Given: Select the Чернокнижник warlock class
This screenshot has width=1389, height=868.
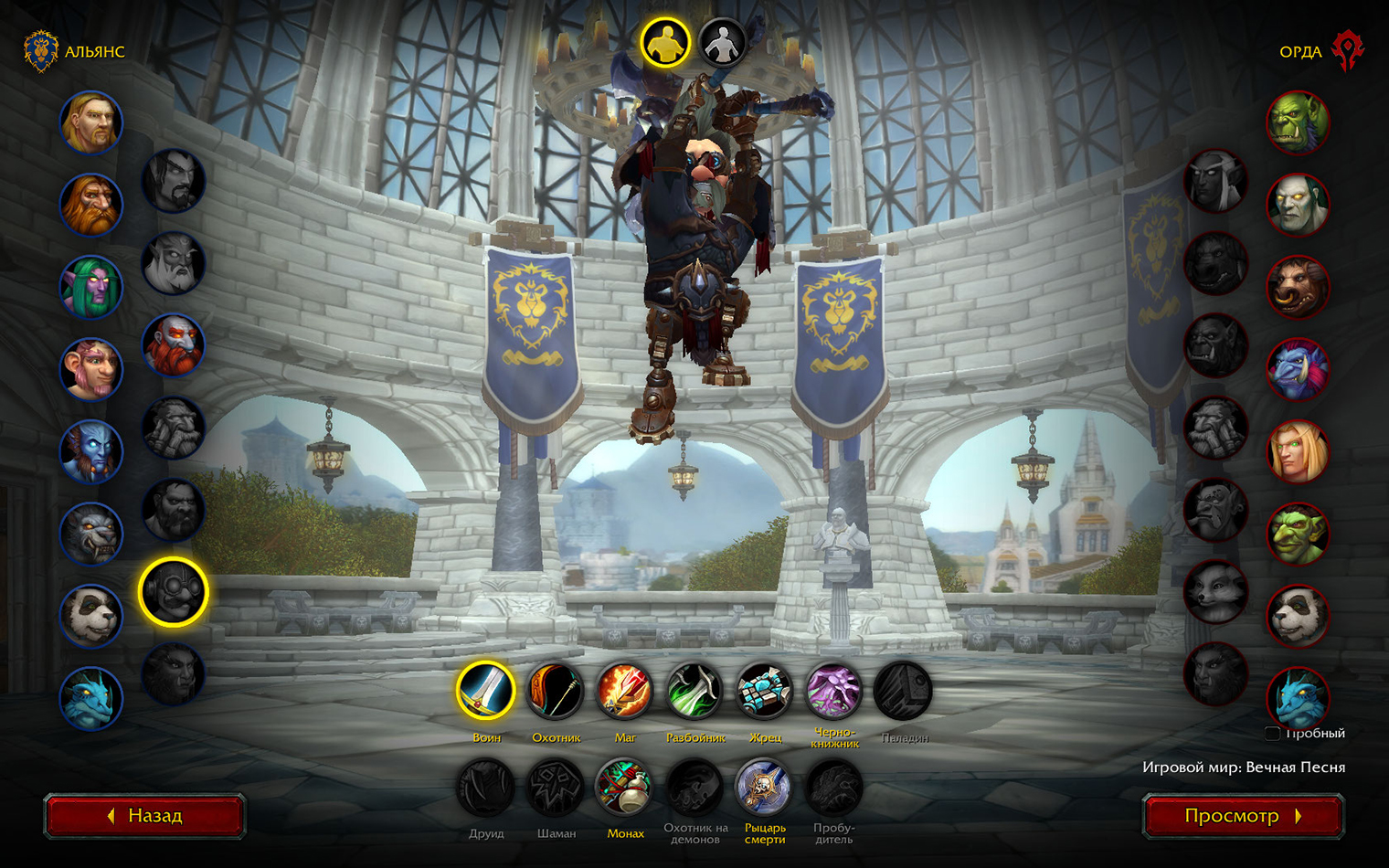Looking at the screenshot, I should (x=833, y=691).
